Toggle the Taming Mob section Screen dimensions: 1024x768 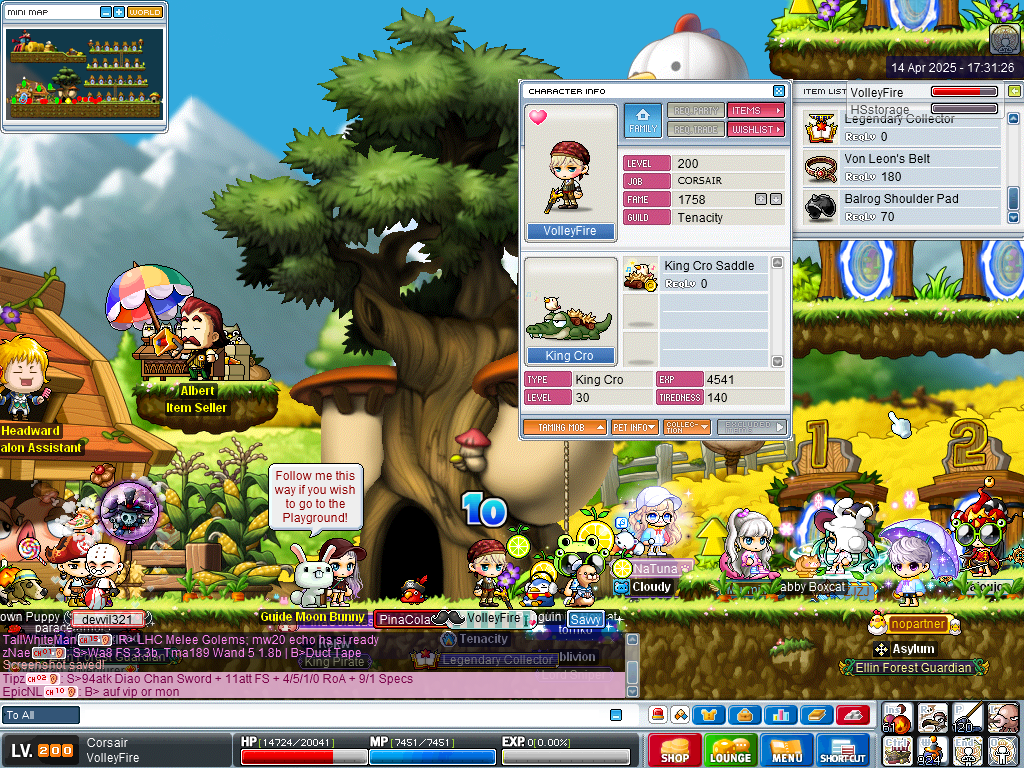[x=564, y=427]
